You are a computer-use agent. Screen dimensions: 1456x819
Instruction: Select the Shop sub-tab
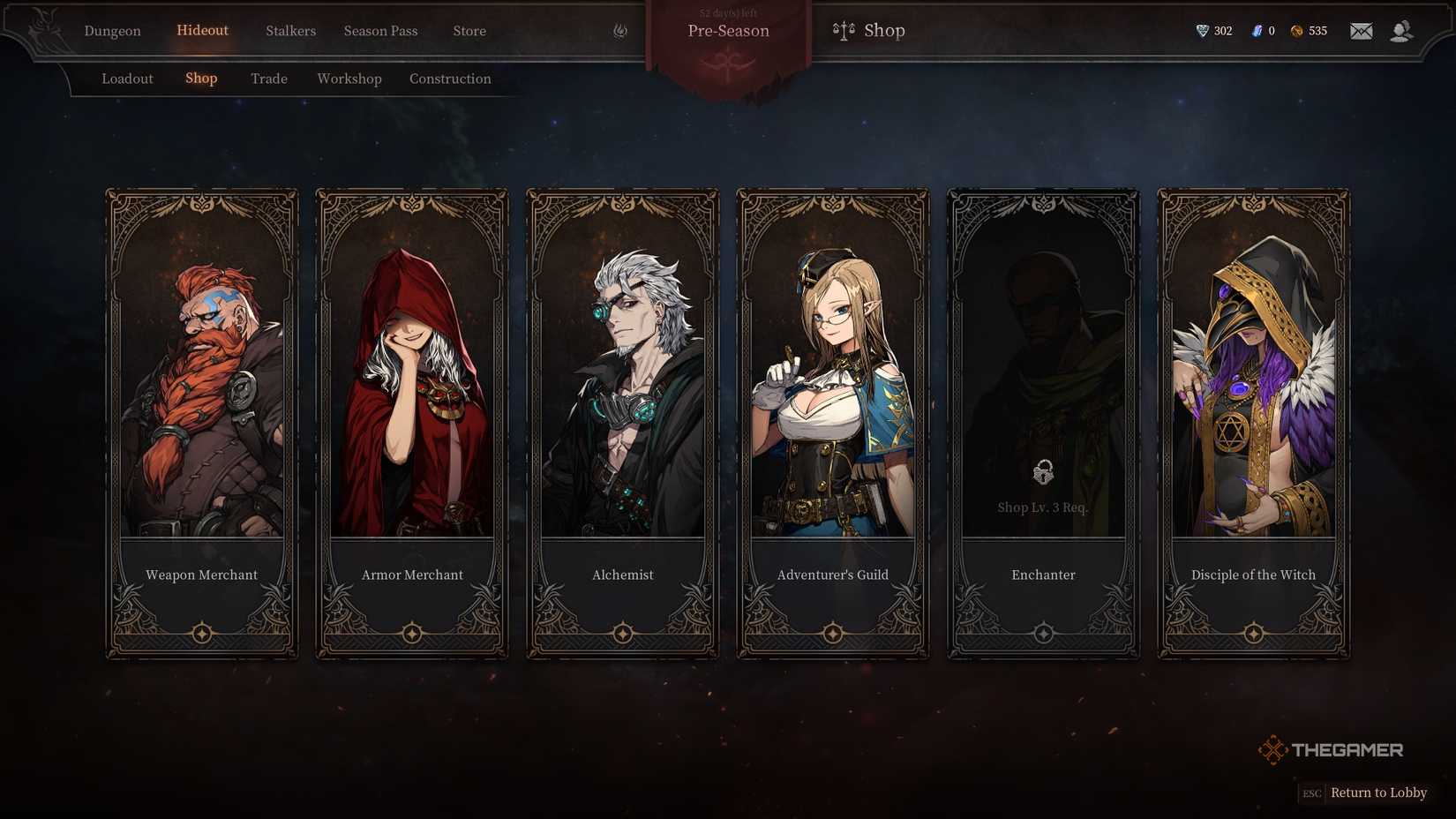click(201, 78)
